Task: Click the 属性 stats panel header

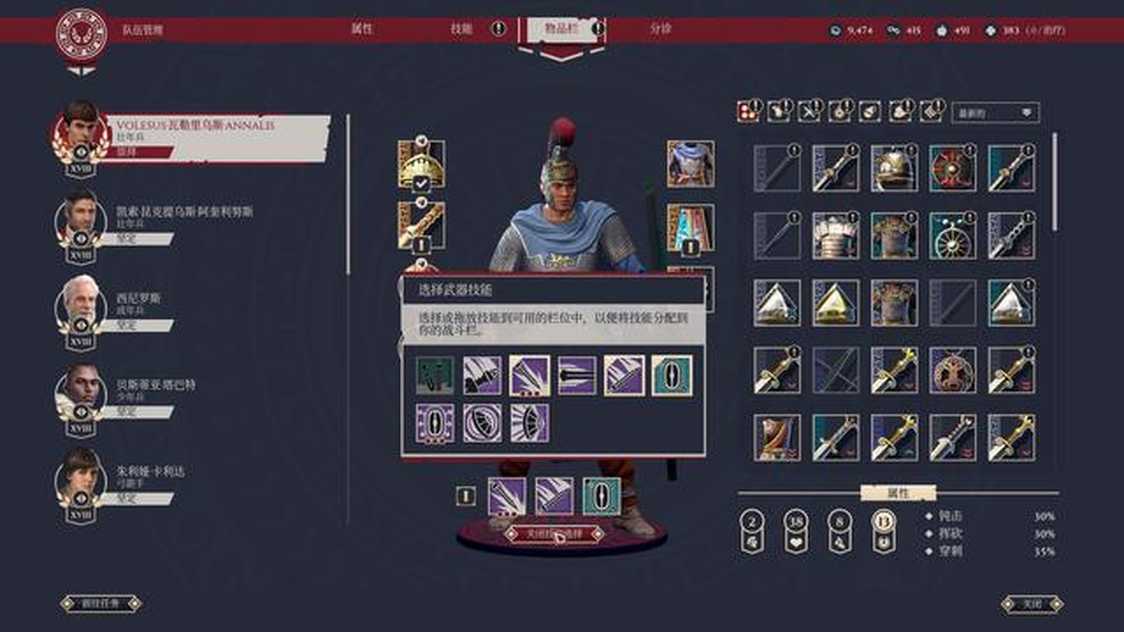Action: click(897, 493)
